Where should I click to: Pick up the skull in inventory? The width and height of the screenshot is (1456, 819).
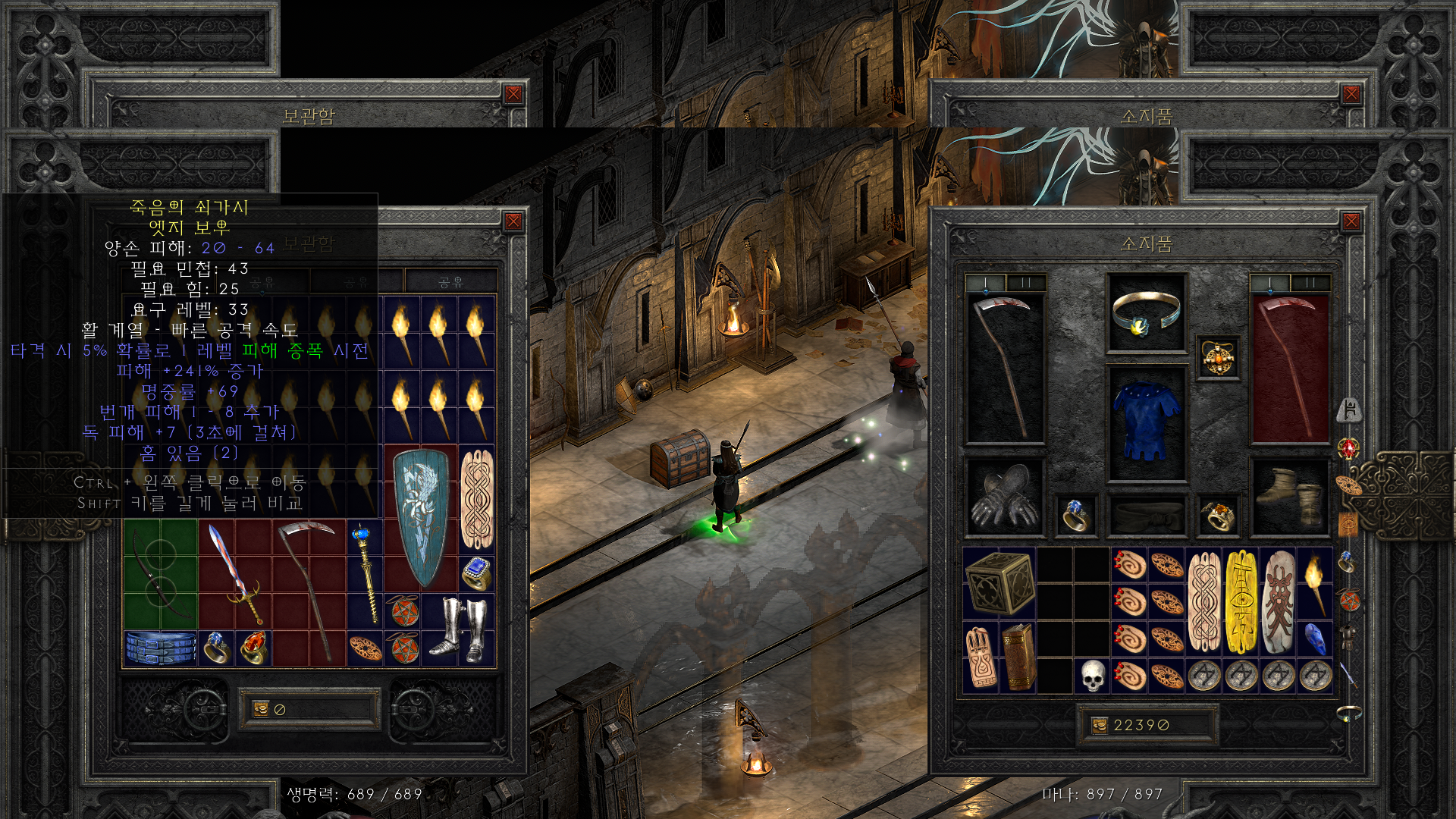point(1092,674)
